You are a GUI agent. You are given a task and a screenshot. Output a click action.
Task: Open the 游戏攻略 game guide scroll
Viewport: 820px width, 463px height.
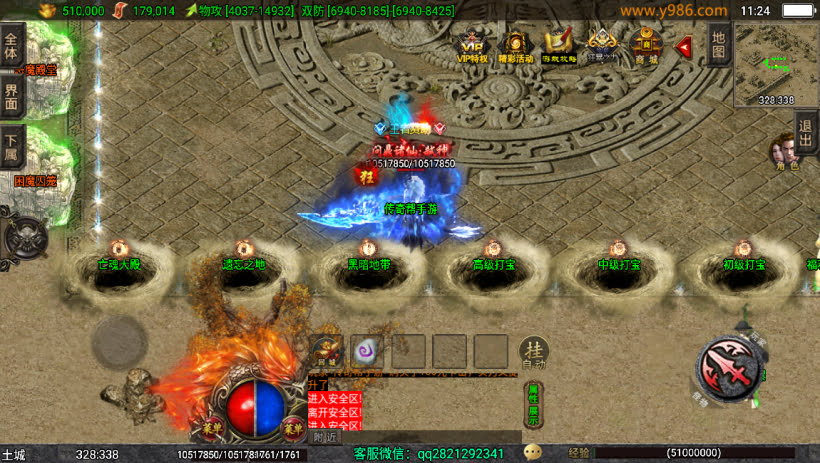click(x=559, y=46)
